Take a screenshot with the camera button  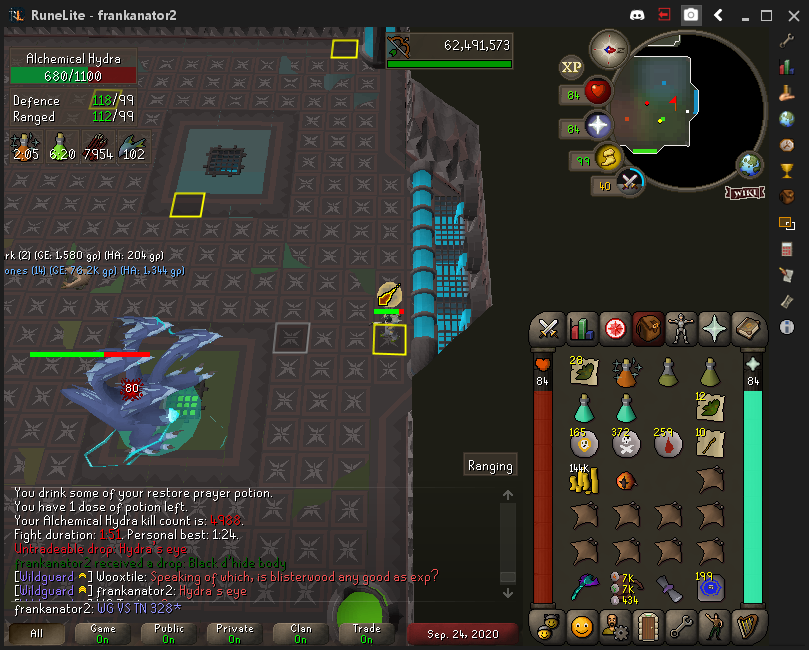(690, 15)
